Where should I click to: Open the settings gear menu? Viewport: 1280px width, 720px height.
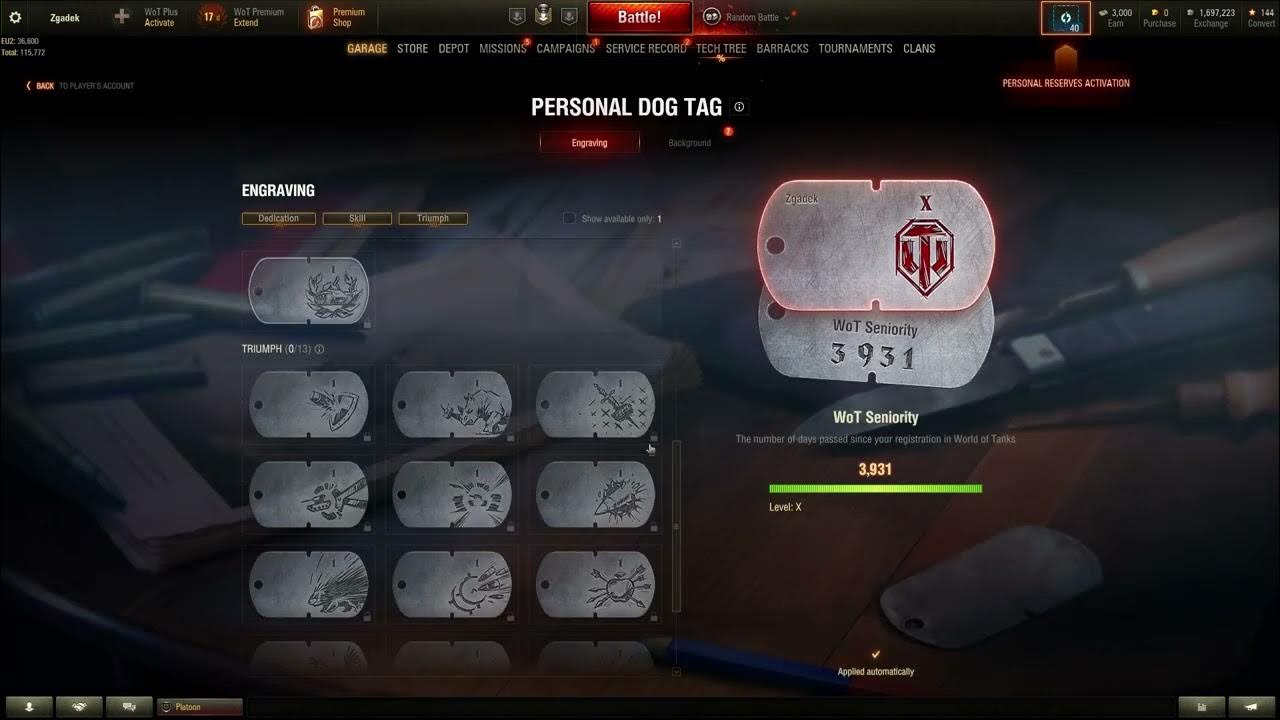(x=14, y=16)
